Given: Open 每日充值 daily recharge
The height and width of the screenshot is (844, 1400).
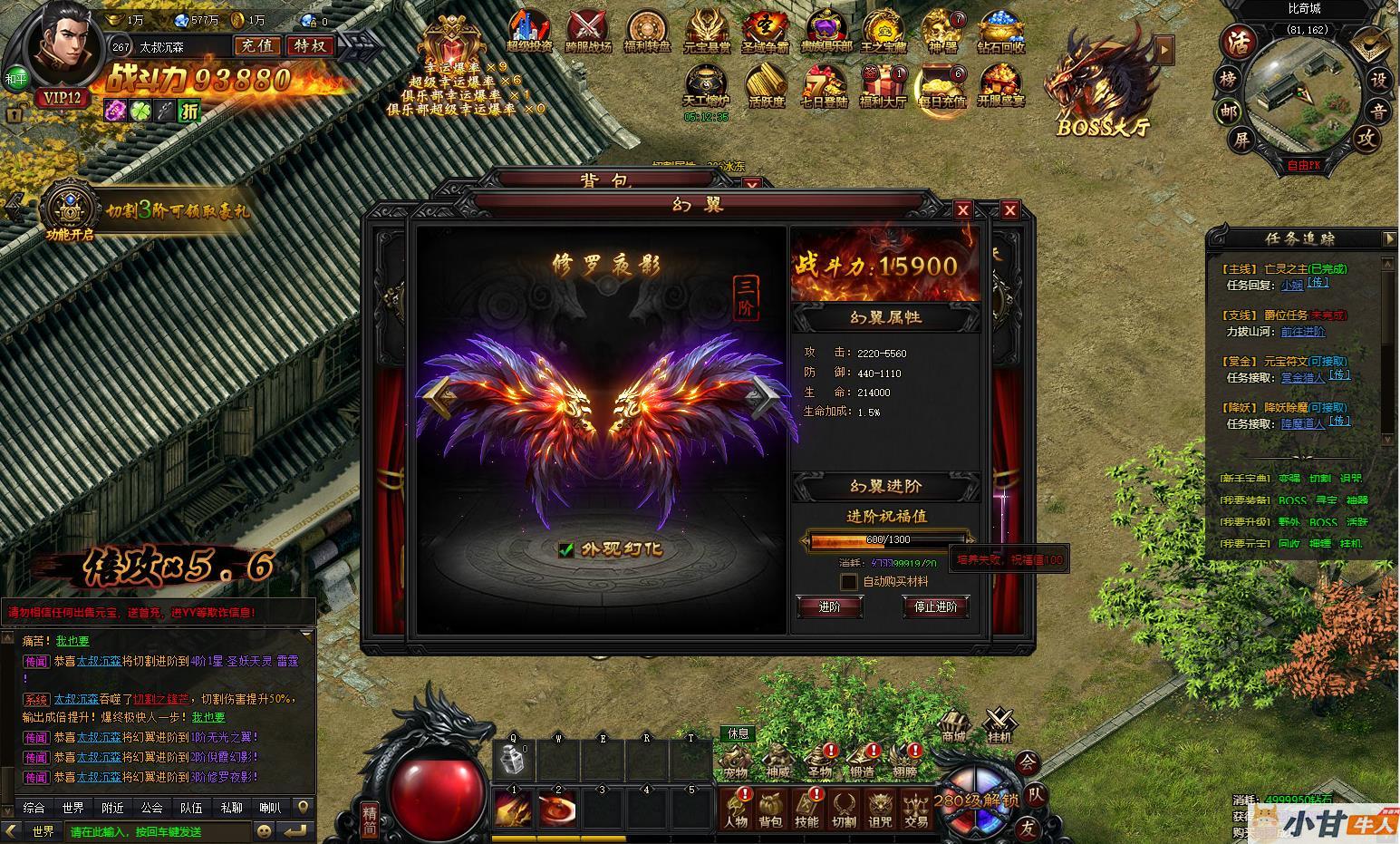Looking at the screenshot, I should (x=941, y=88).
